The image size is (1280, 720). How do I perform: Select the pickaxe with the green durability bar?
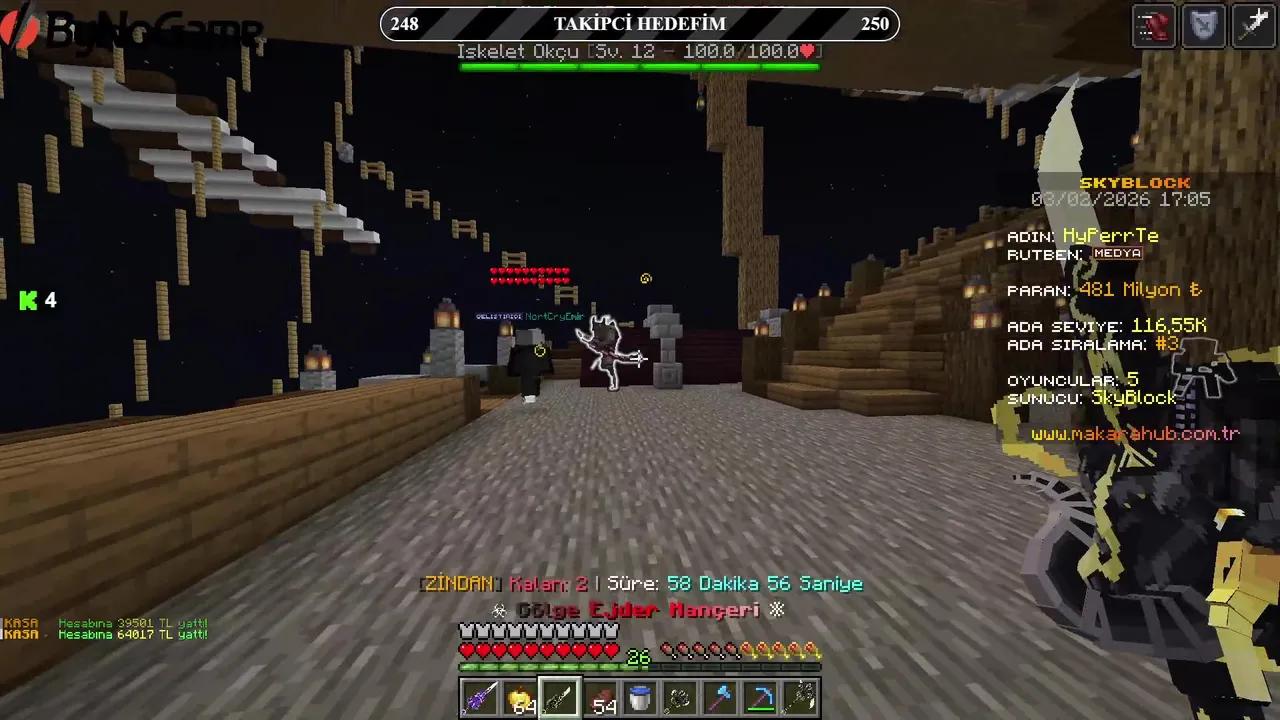click(759, 698)
